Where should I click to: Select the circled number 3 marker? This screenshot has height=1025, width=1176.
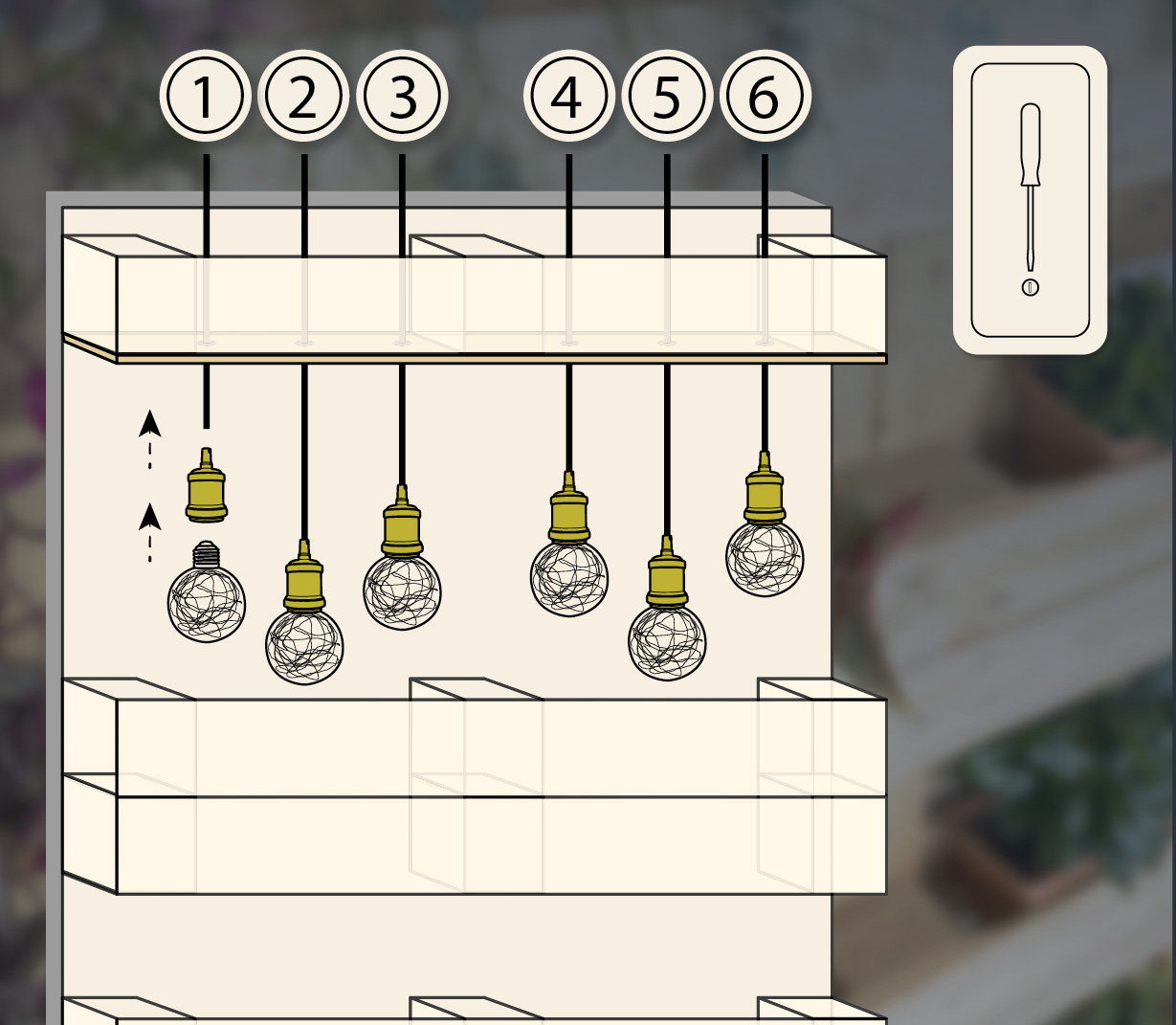pyautogui.click(x=402, y=97)
